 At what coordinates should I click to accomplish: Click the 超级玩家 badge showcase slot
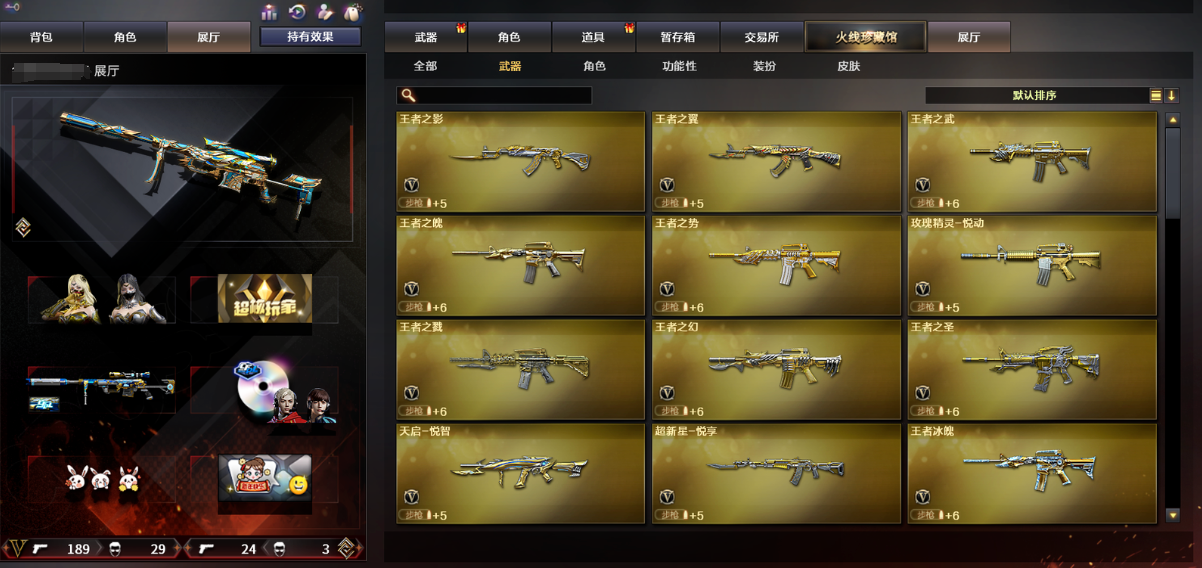pyautogui.click(x=265, y=298)
